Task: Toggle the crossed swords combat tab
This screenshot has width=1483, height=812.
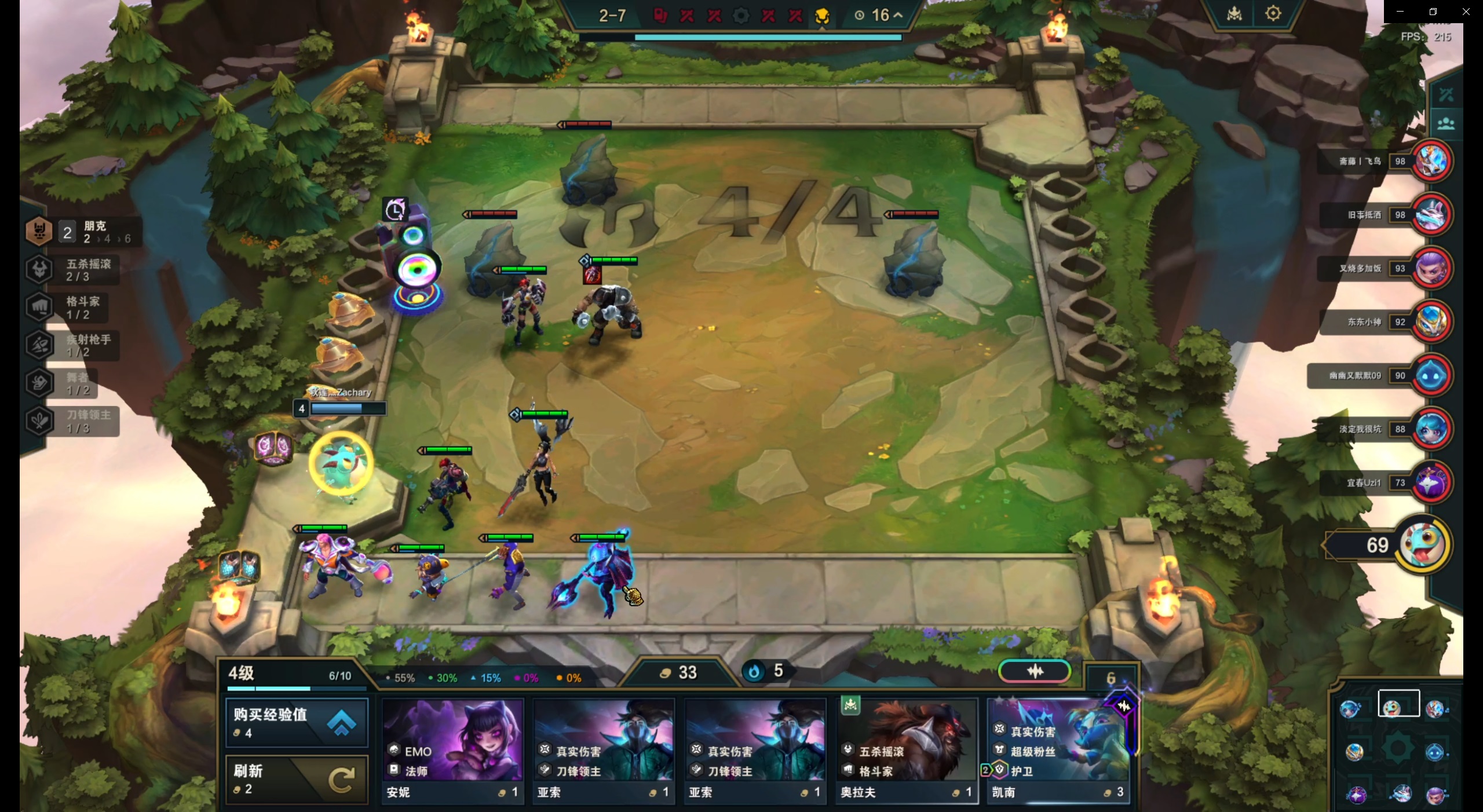Action: [x=1445, y=94]
